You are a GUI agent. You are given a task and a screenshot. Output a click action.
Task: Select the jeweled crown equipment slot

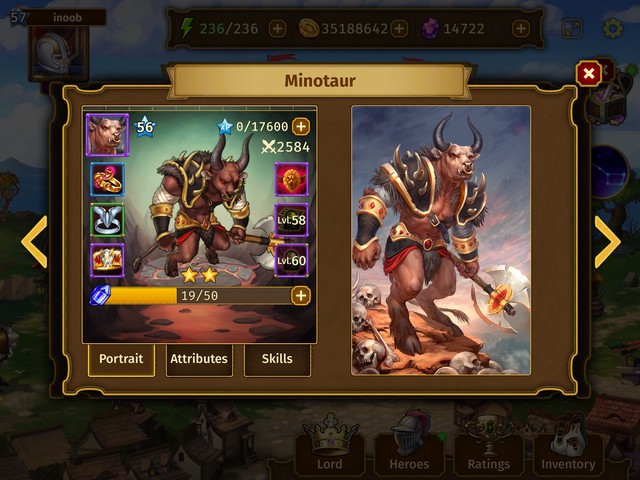107,260
